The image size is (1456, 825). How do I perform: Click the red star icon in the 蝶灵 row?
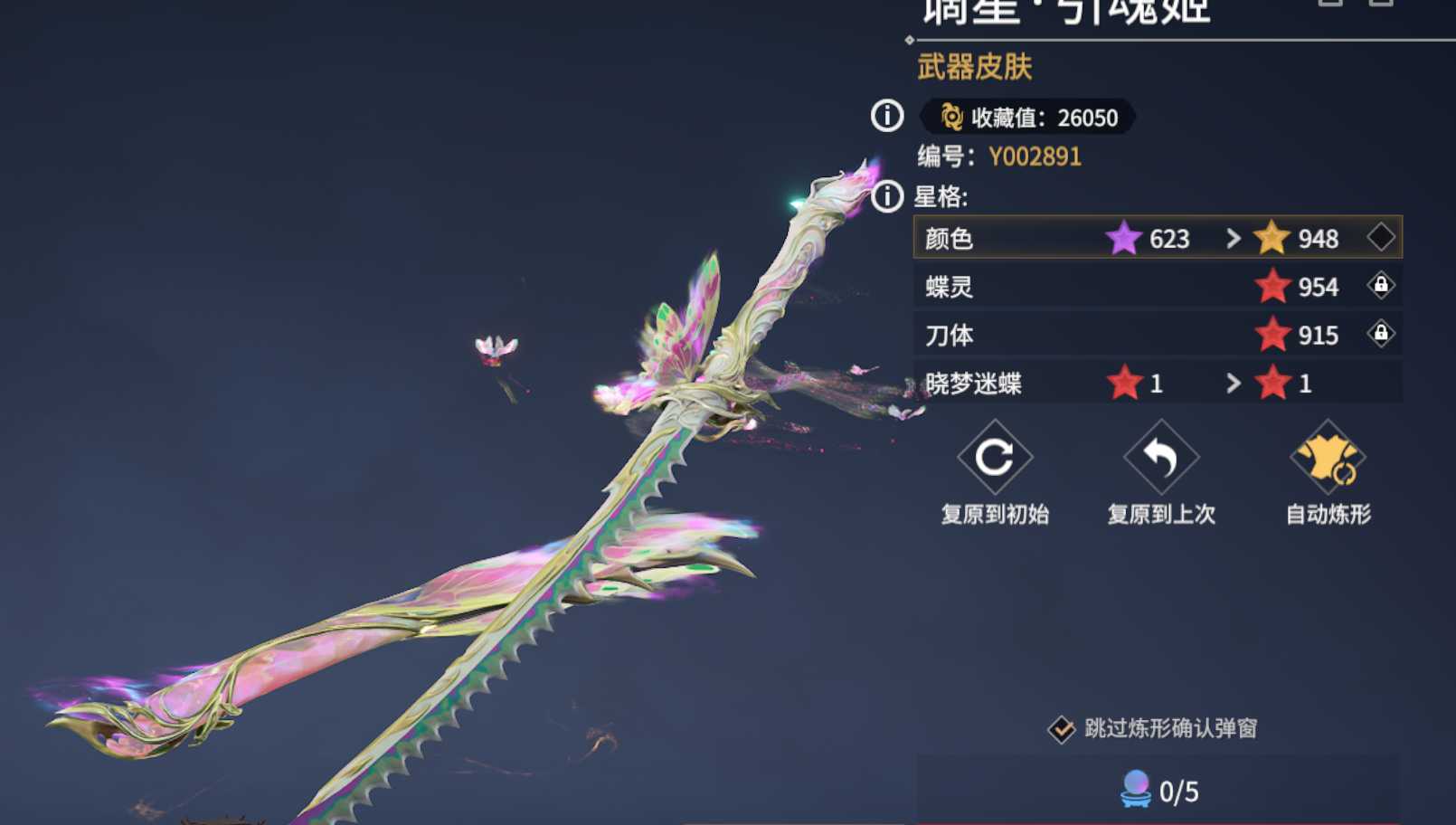1275,287
